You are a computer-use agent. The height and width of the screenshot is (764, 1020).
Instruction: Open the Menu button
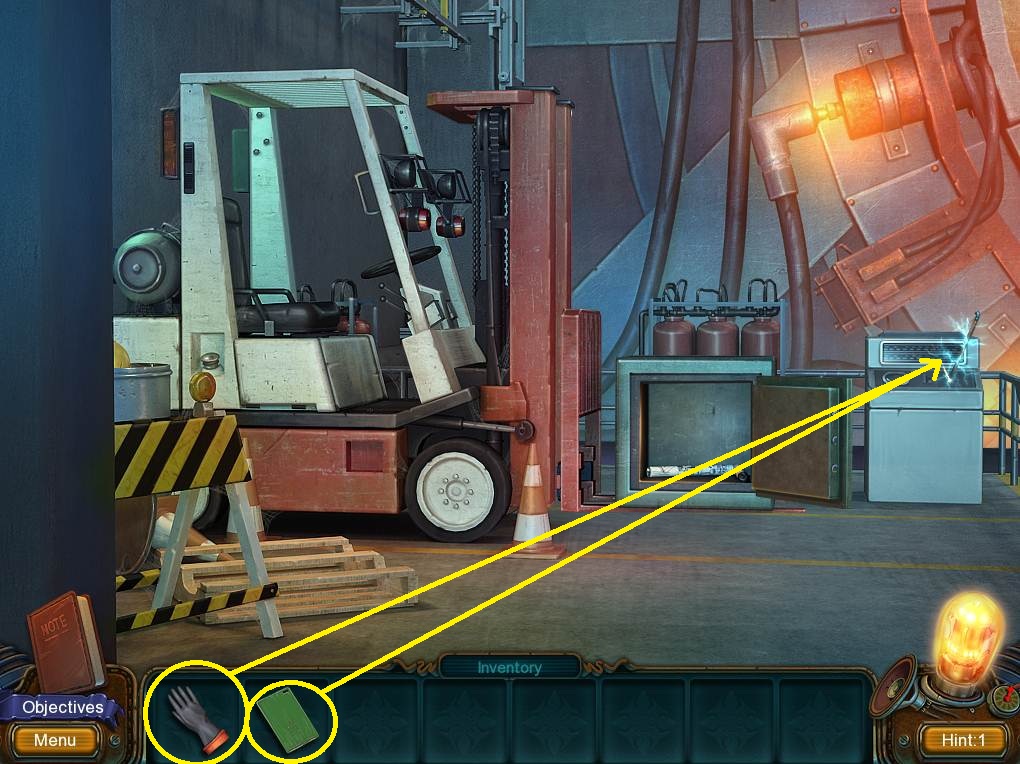click(x=55, y=741)
